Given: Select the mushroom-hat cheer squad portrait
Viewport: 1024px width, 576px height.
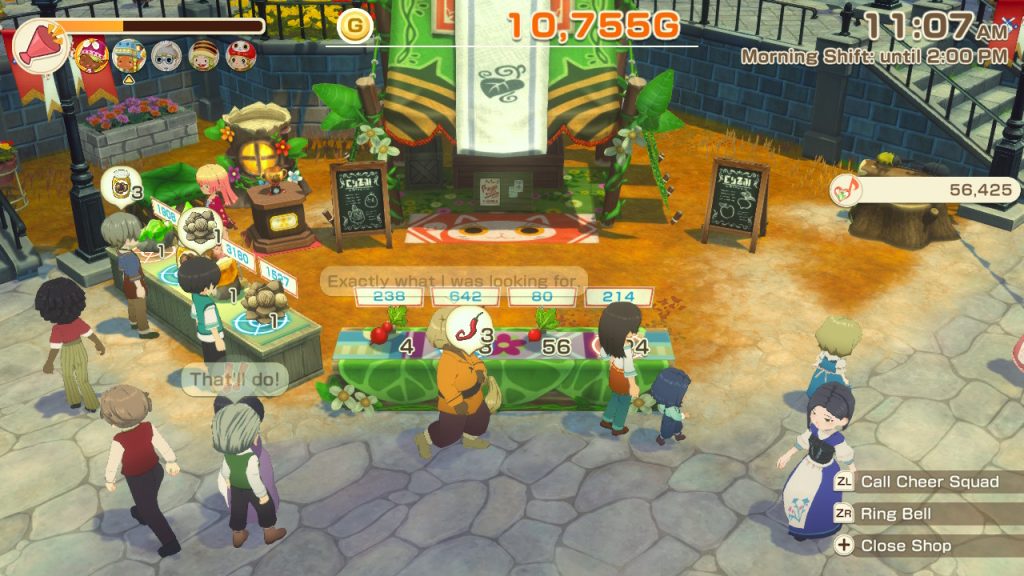Looking at the screenshot, I should (x=92, y=54).
